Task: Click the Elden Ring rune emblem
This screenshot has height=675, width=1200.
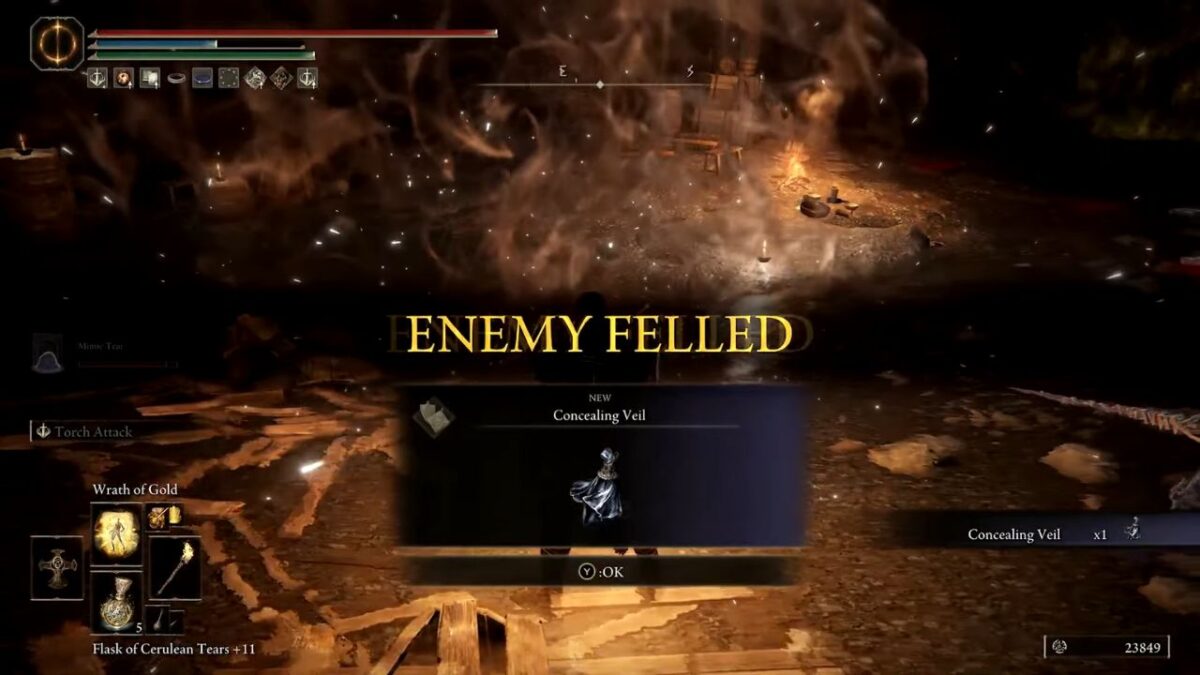Action: [x=57, y=44]
